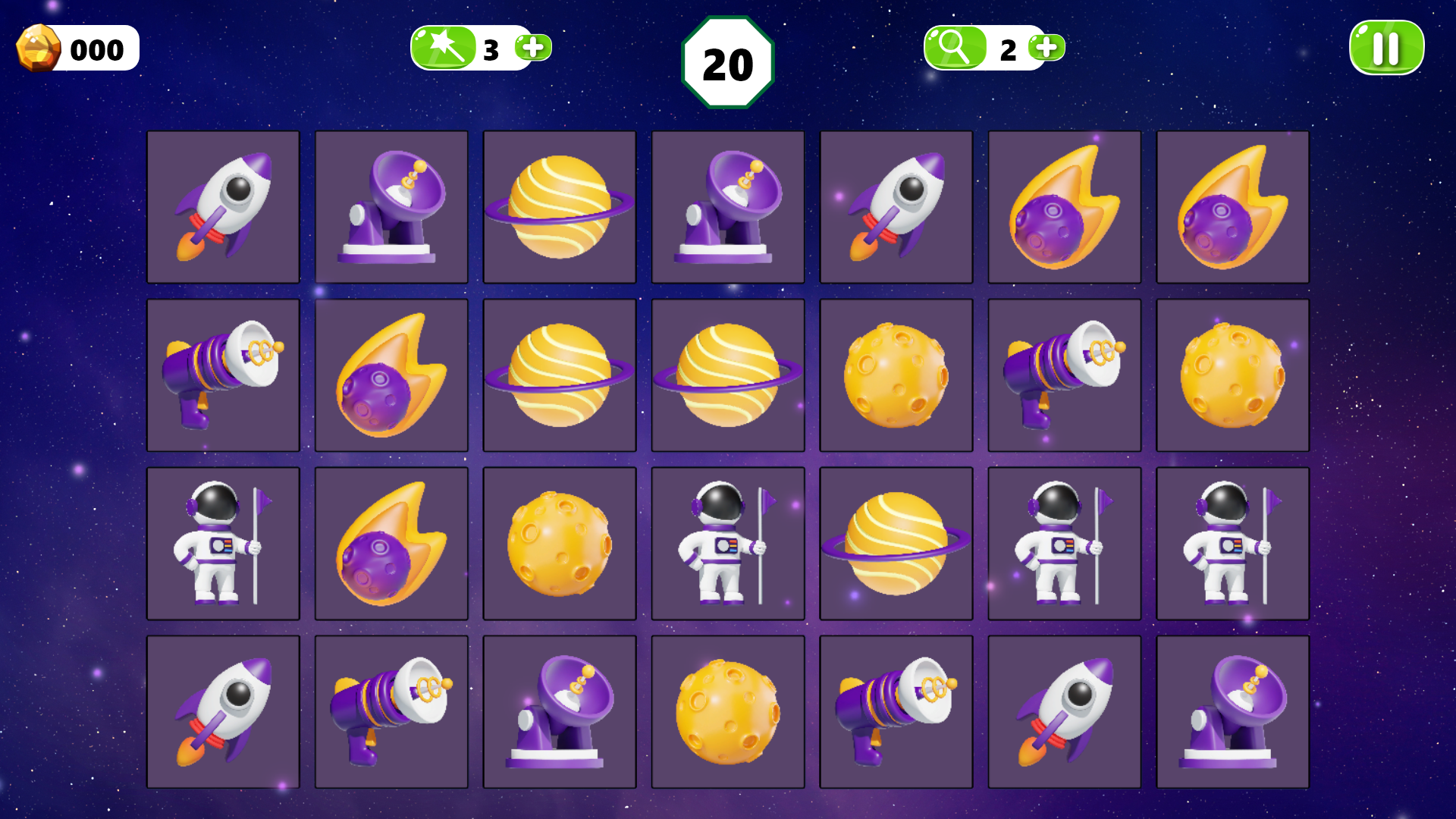The image size is (1456, 819).
Task: Click the coin counter showing 000
Action: 76,50
